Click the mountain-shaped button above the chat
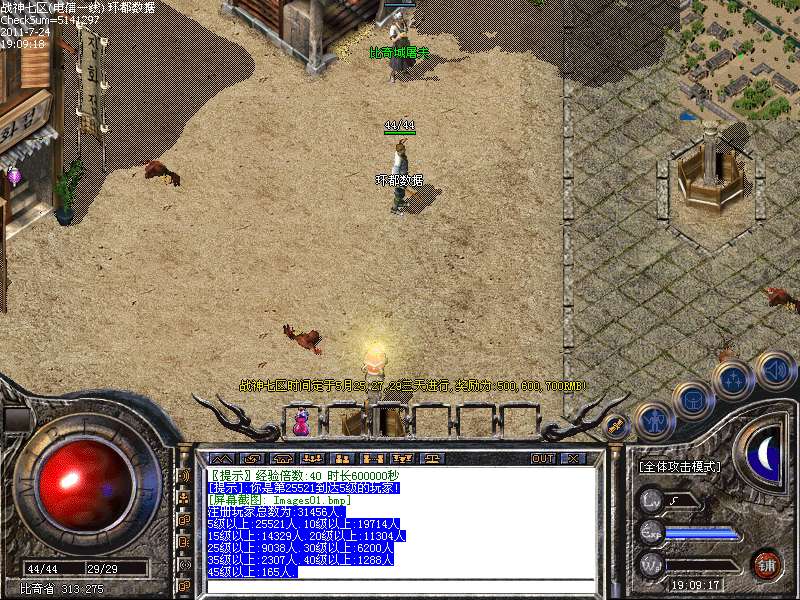 [x=221, y=458]
